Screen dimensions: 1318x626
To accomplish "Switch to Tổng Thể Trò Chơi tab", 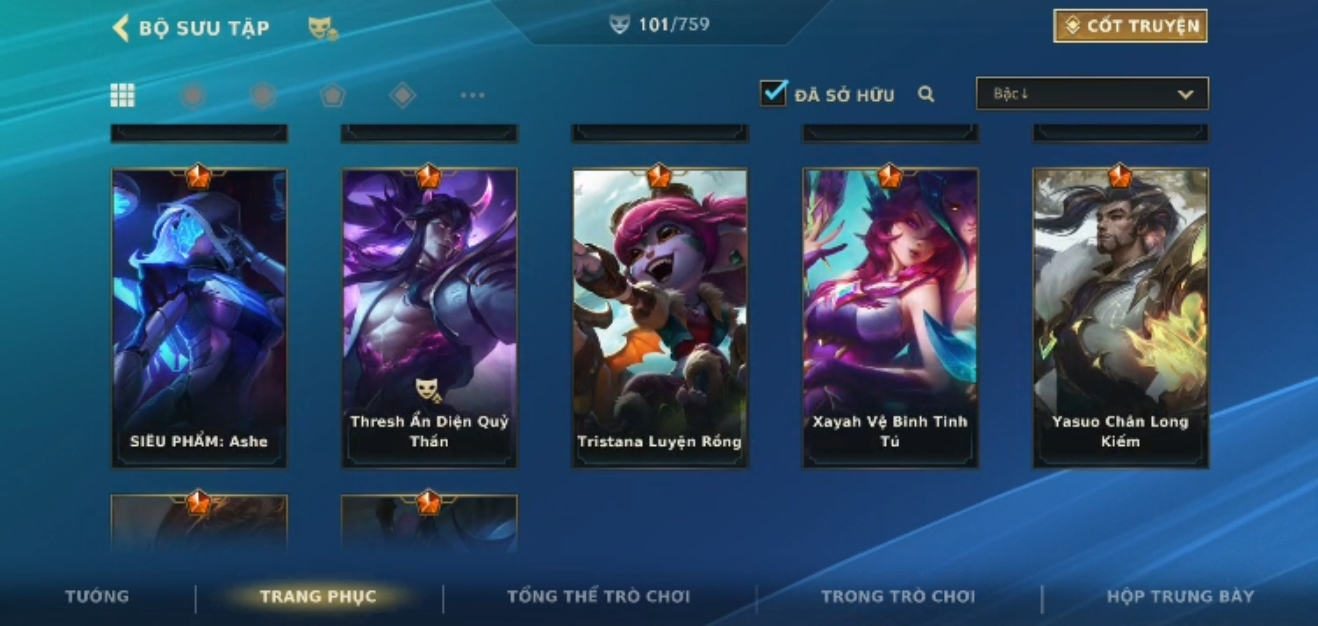I will (598, 597).
